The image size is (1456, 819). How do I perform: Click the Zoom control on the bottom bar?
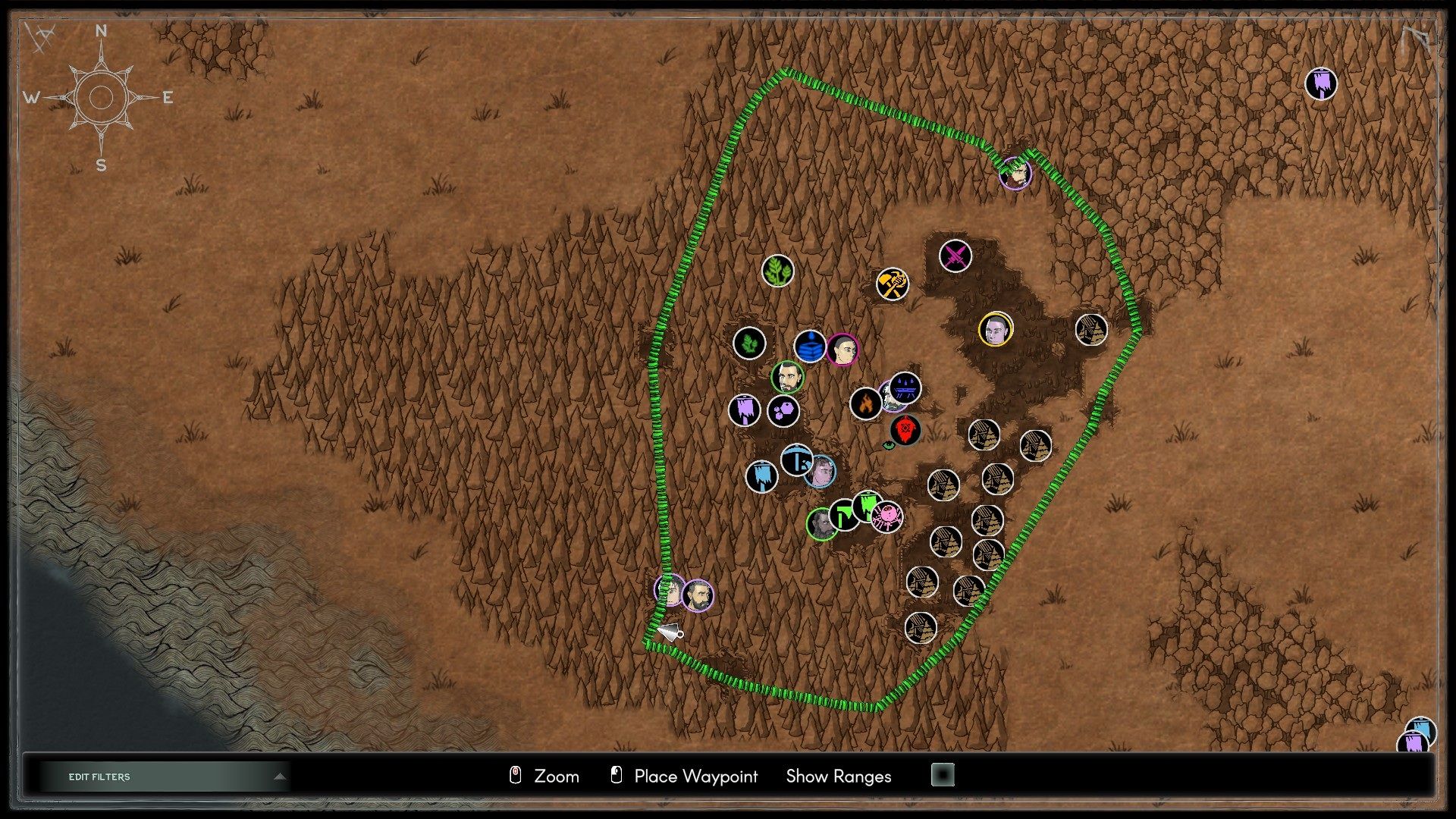(x=556, y=777)
